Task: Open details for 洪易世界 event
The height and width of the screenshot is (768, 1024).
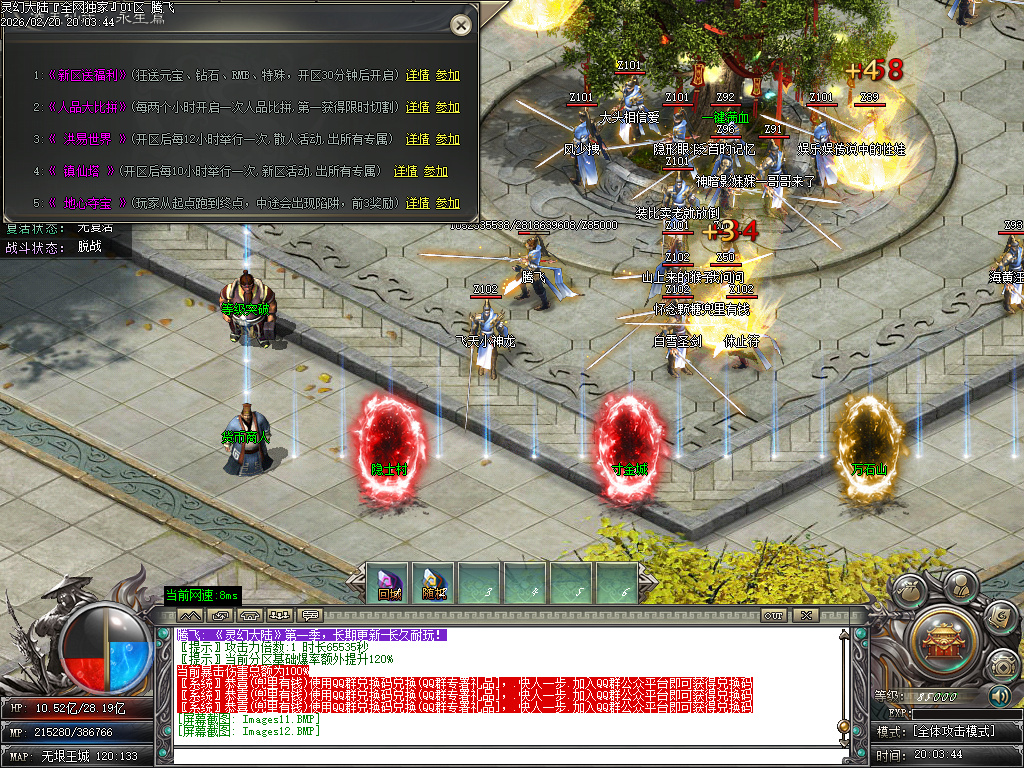Action: pyautogui.click(x=417, y=139)
